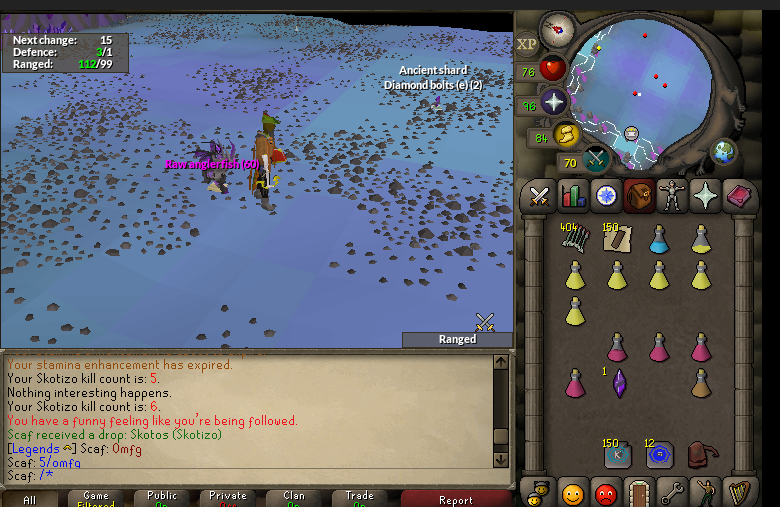Switch to the Spellbook tab

739,197
